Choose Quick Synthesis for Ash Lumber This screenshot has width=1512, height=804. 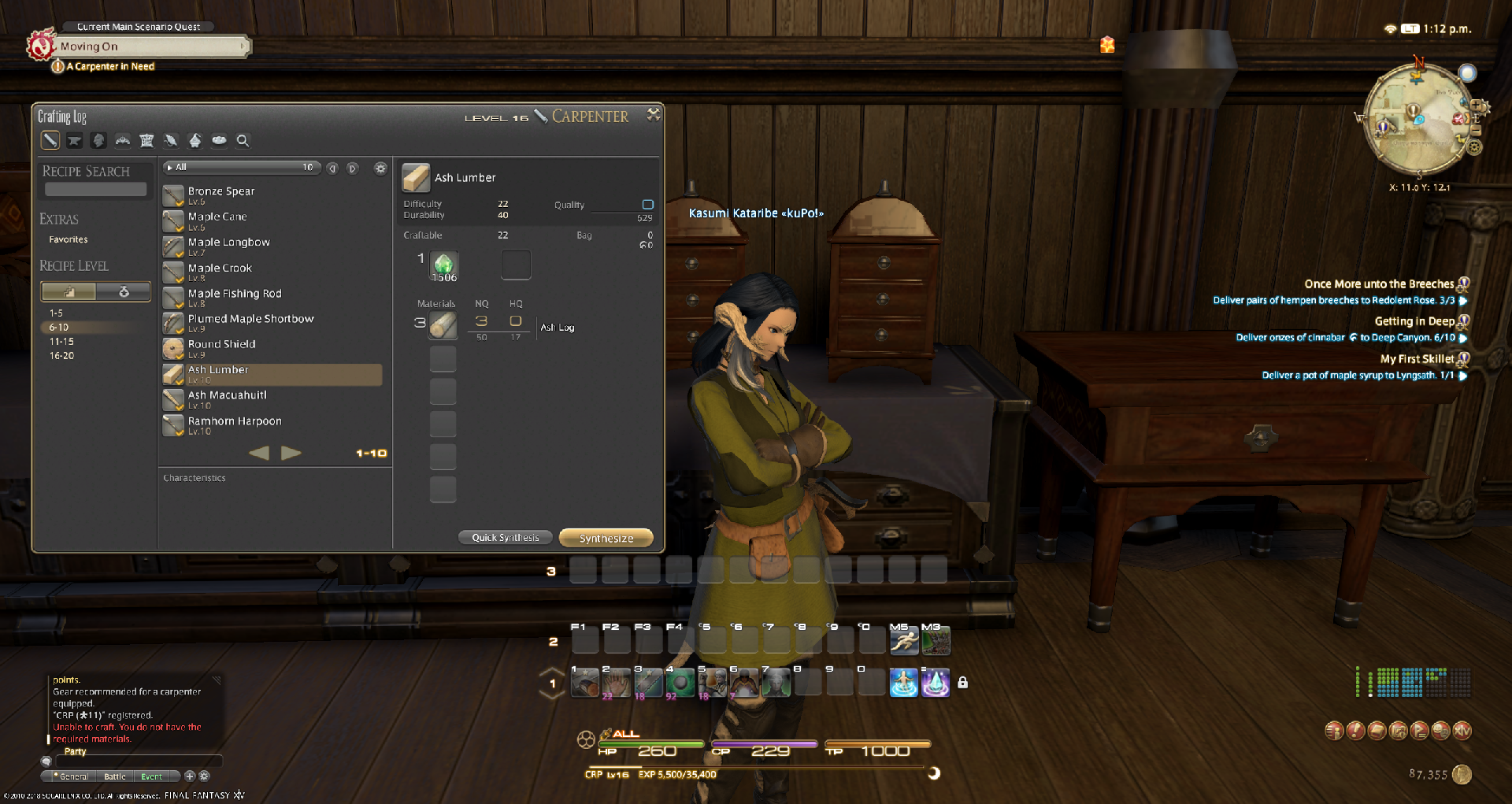[x=506, y=538]
